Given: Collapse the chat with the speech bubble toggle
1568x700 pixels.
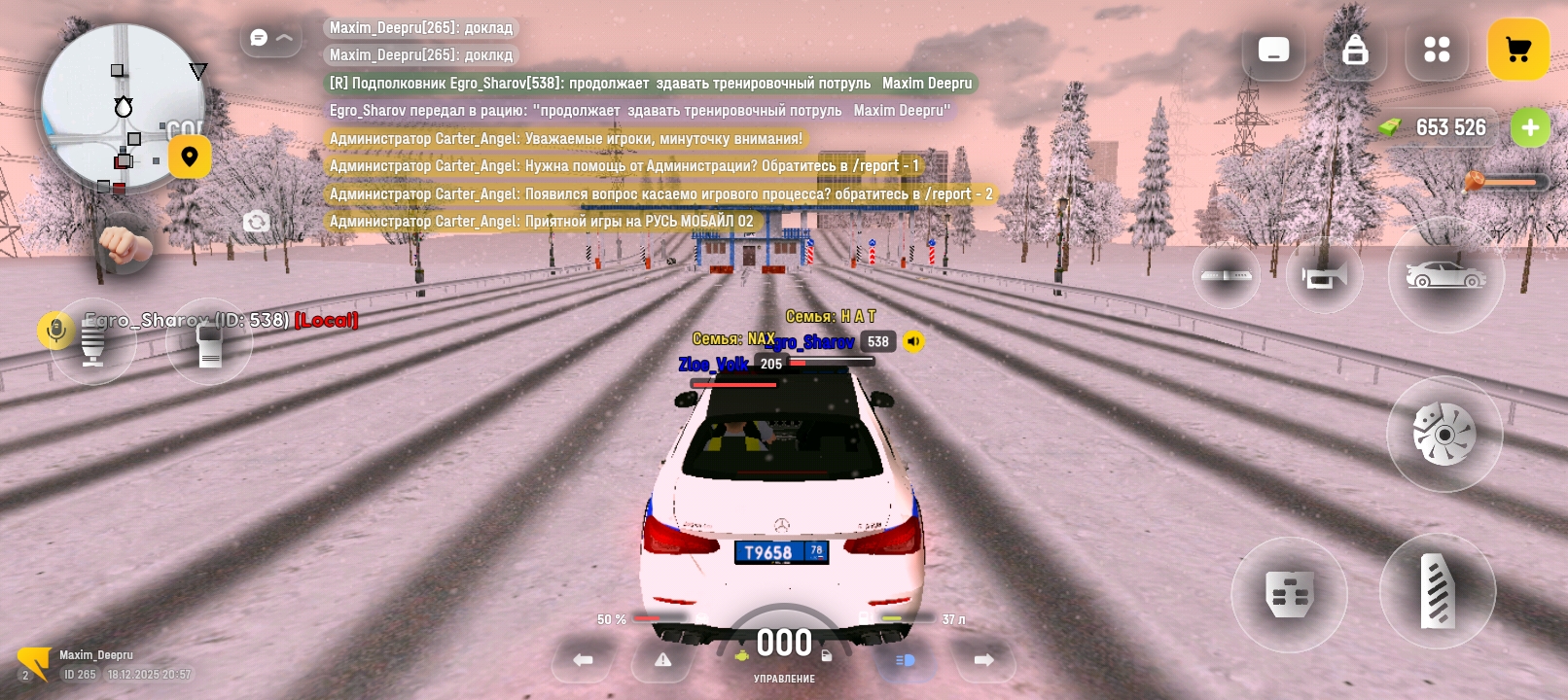Looking at the screenshot, I should pos(270,38).
